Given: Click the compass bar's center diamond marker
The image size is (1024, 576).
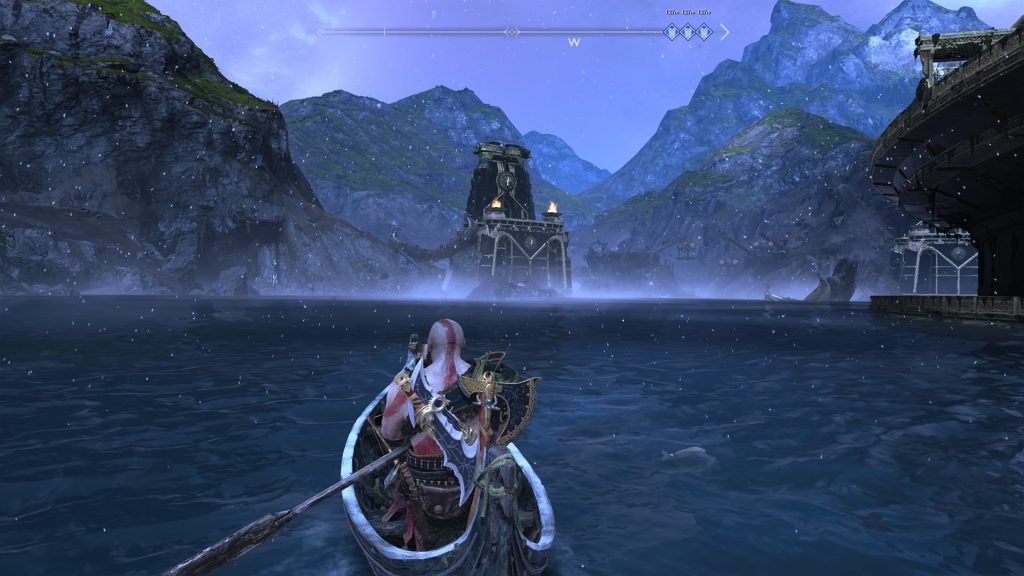Looking at the screenshot, I should 512,32.
